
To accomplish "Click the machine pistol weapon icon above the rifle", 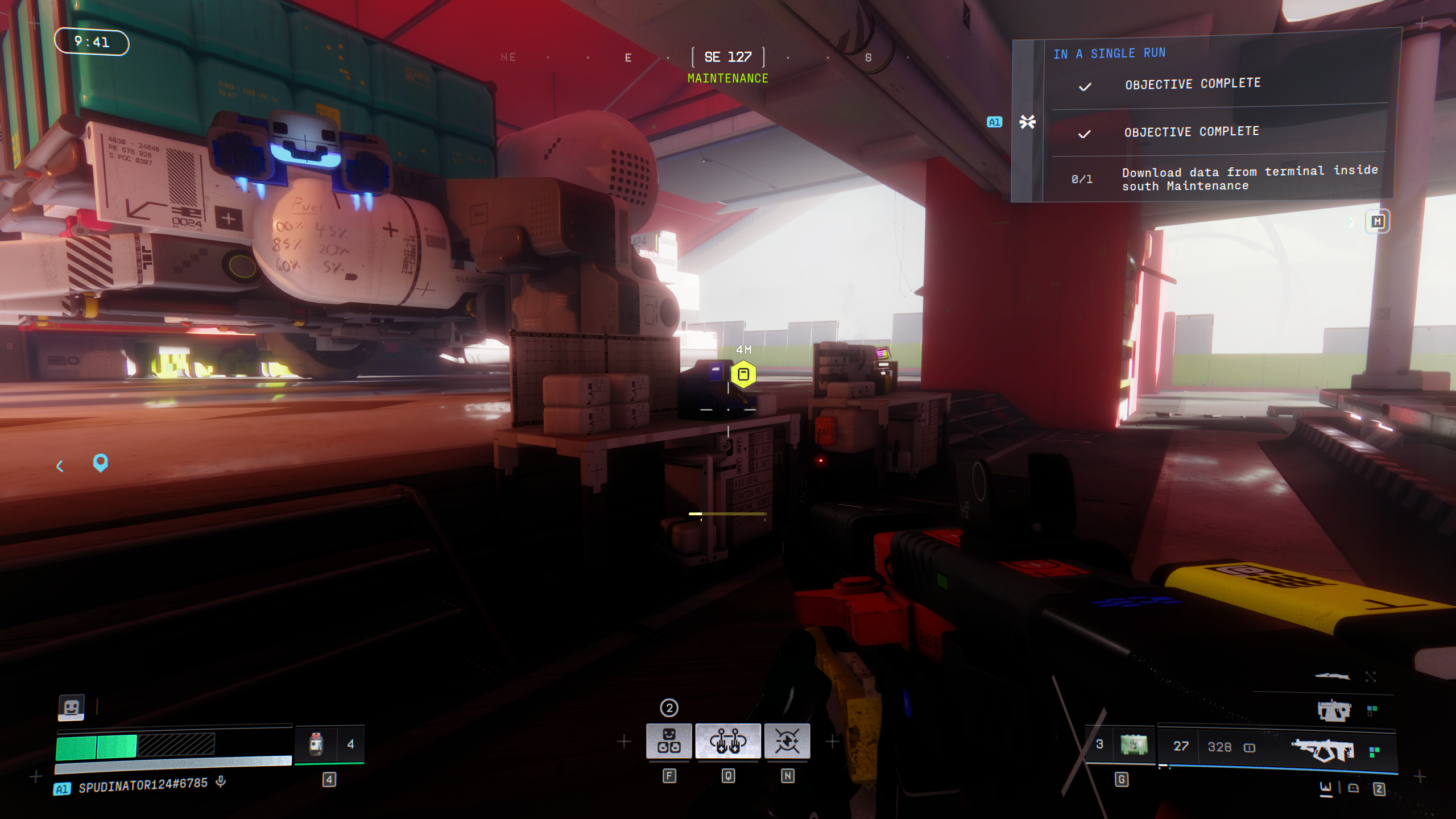I will pos(1334,710).
